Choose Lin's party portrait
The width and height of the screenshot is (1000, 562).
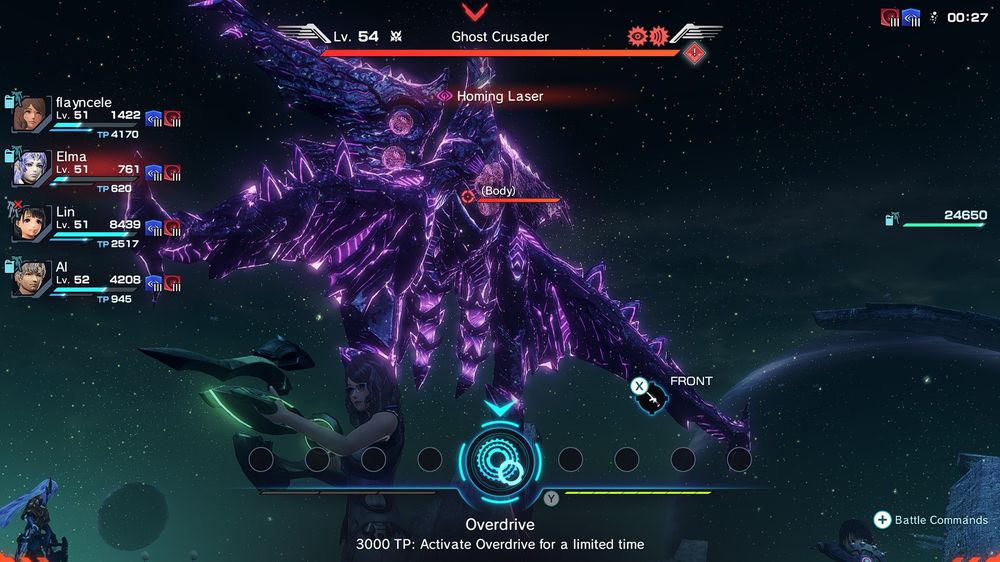(x=31, y=222)
